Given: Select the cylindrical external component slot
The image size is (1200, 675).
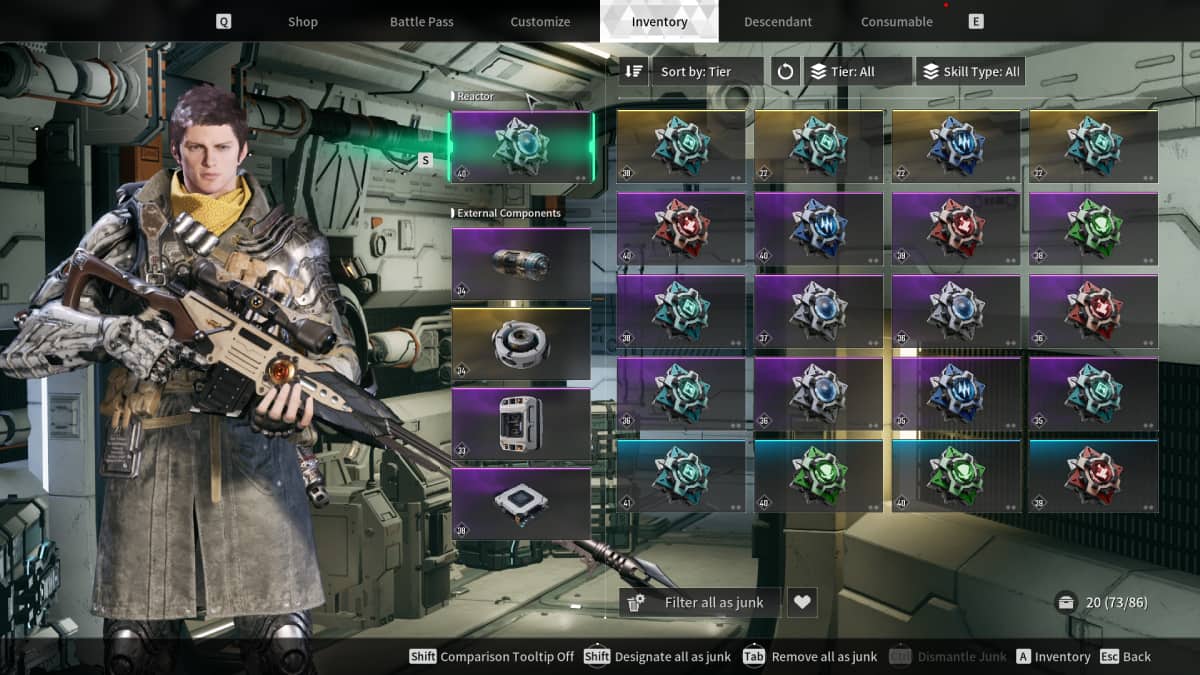Looking at the screenshot, I should [x=521, y=264].
